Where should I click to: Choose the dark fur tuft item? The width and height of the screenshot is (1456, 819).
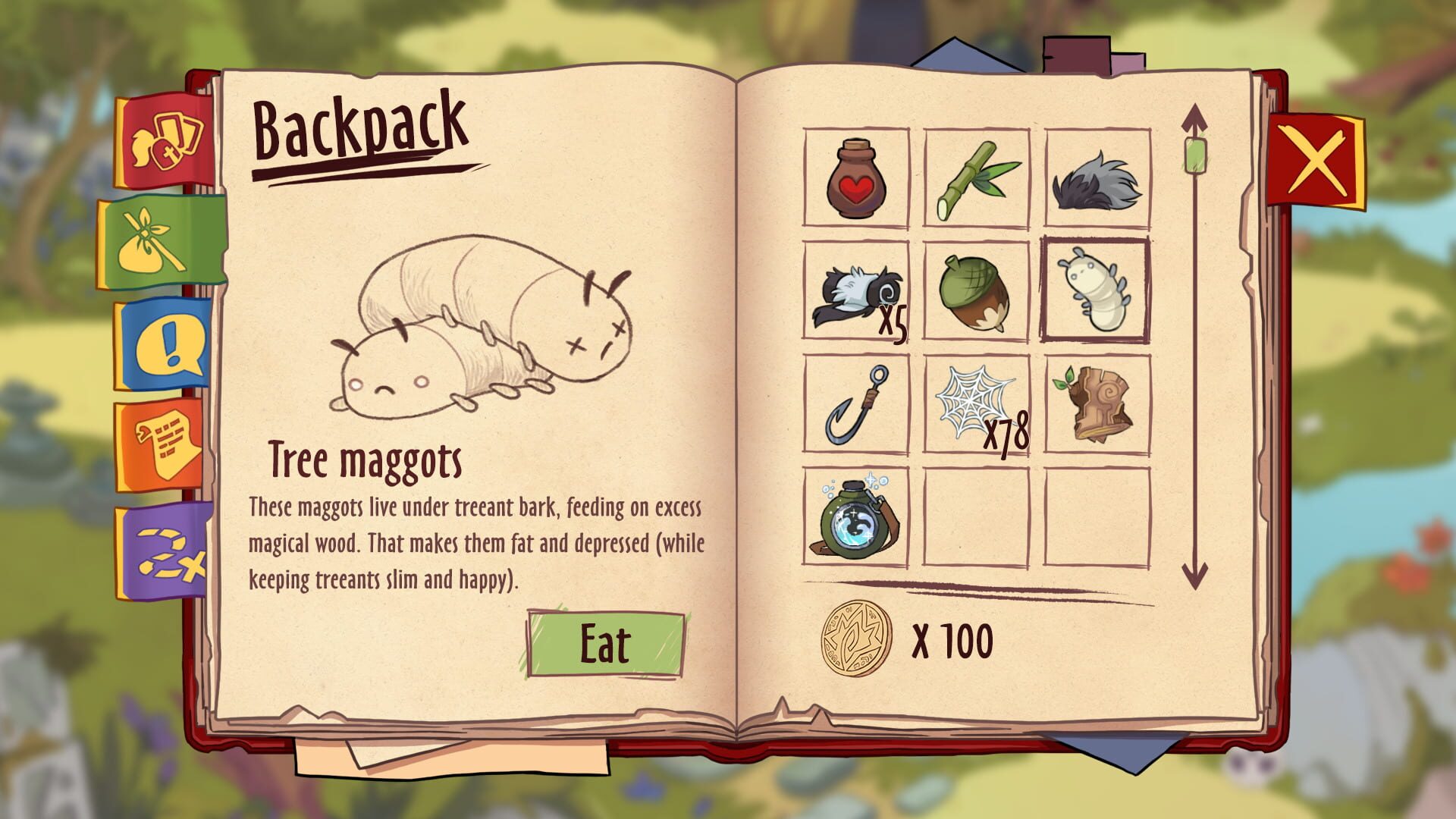coord(1097,178)
